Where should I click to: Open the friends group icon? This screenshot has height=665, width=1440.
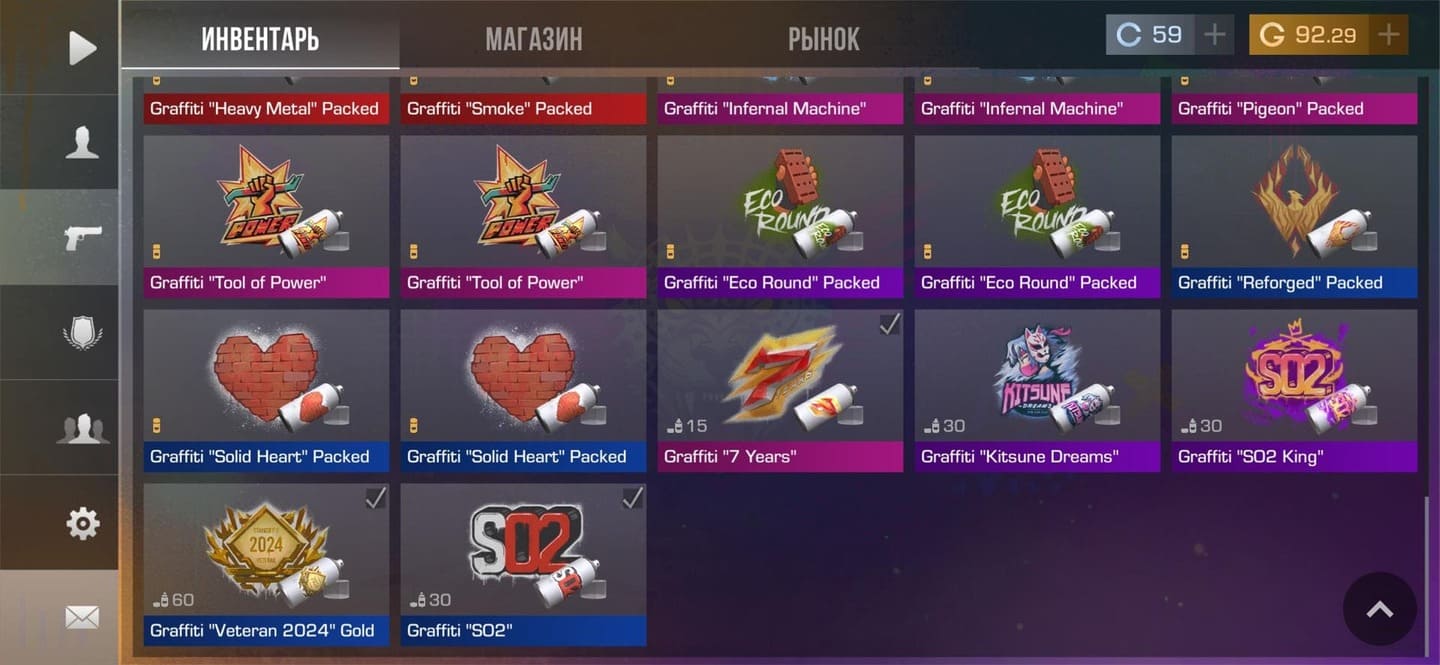point(82,428)
